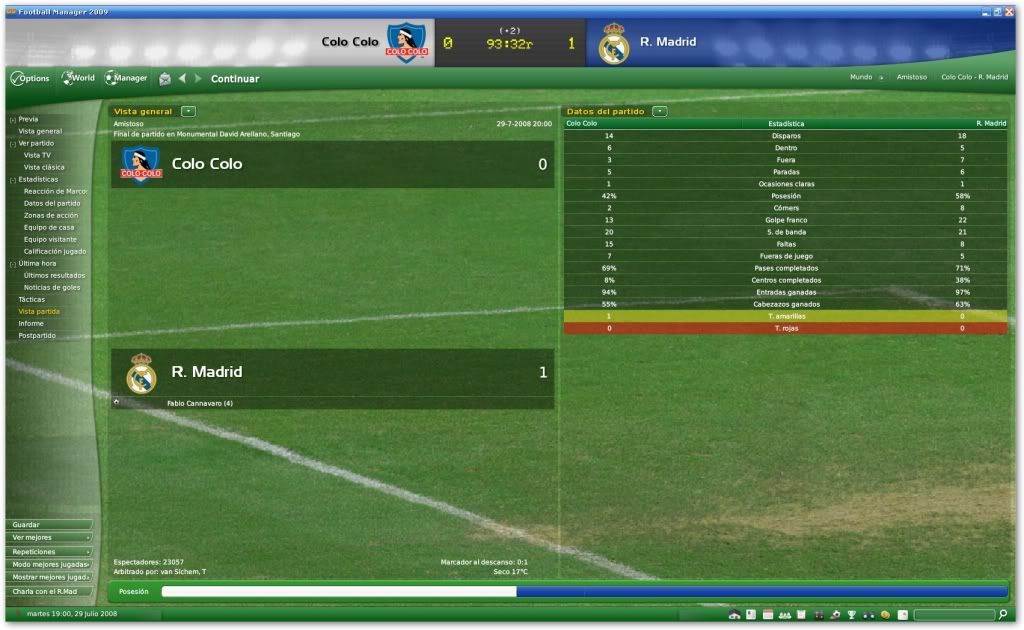This screenshot has width=1024, height=630.
Task: Choose Vista clásica match view
Action: [44, 167]
